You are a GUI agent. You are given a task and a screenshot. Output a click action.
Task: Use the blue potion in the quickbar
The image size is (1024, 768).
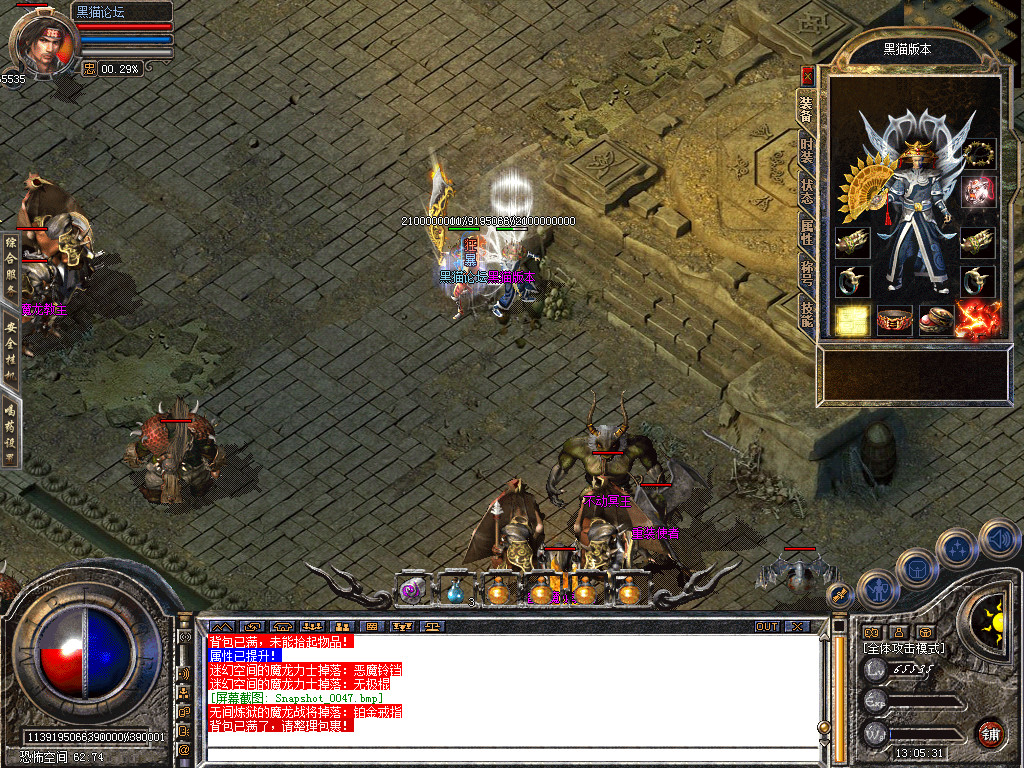pyautogui.click(x=455, y=591)
